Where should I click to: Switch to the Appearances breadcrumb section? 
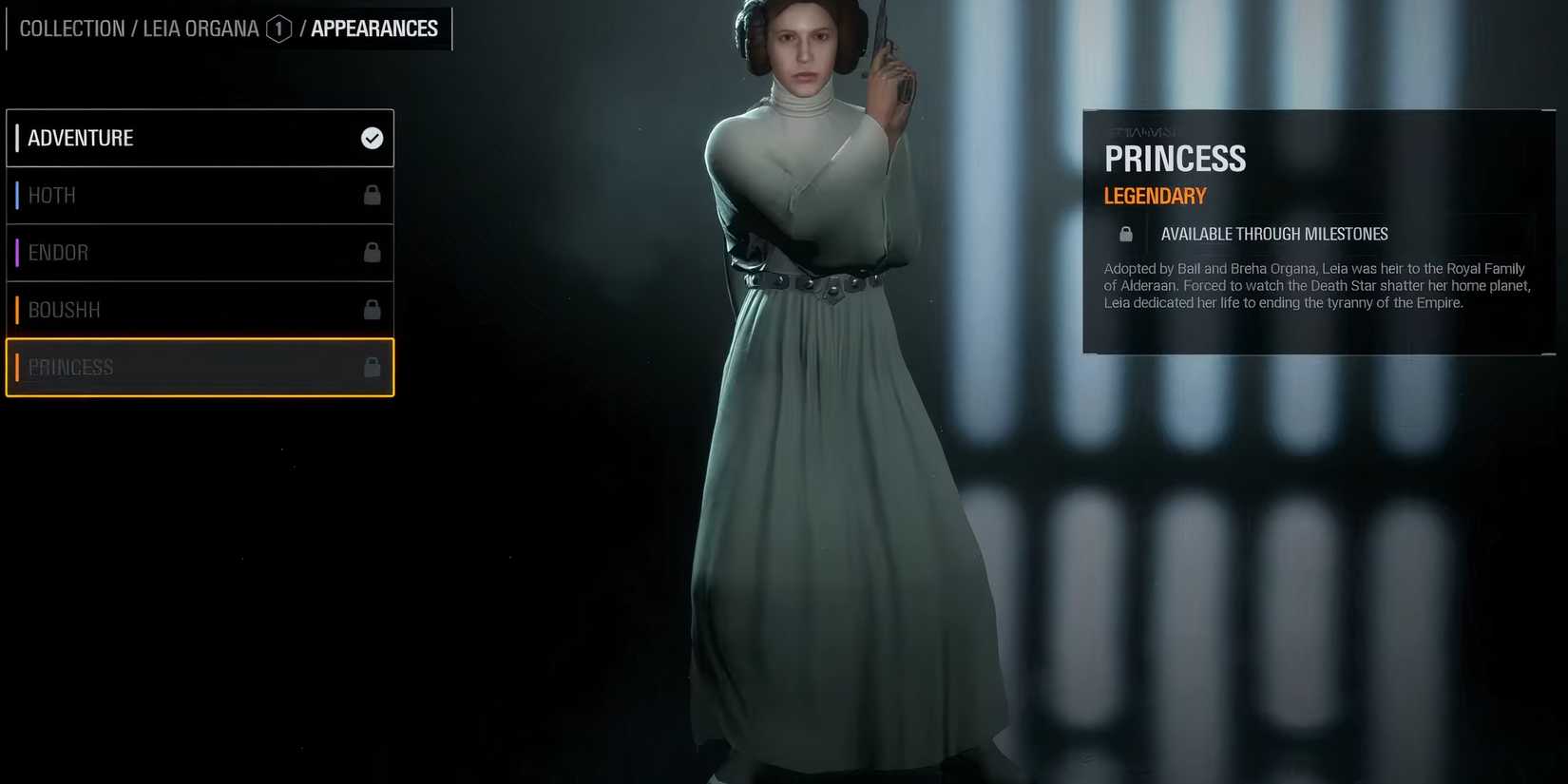373,29
